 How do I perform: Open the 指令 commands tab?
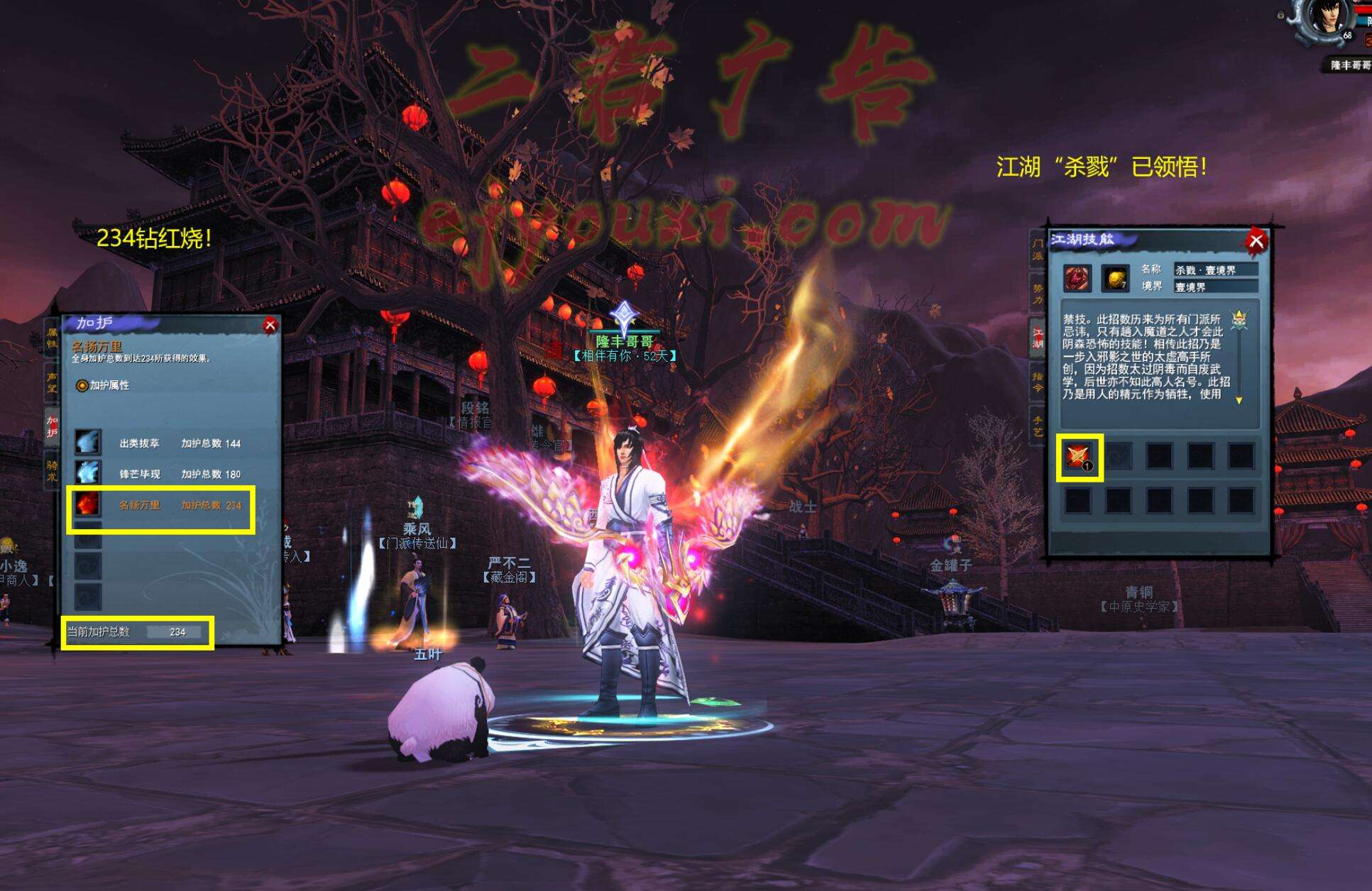(x=1038, y=382)
